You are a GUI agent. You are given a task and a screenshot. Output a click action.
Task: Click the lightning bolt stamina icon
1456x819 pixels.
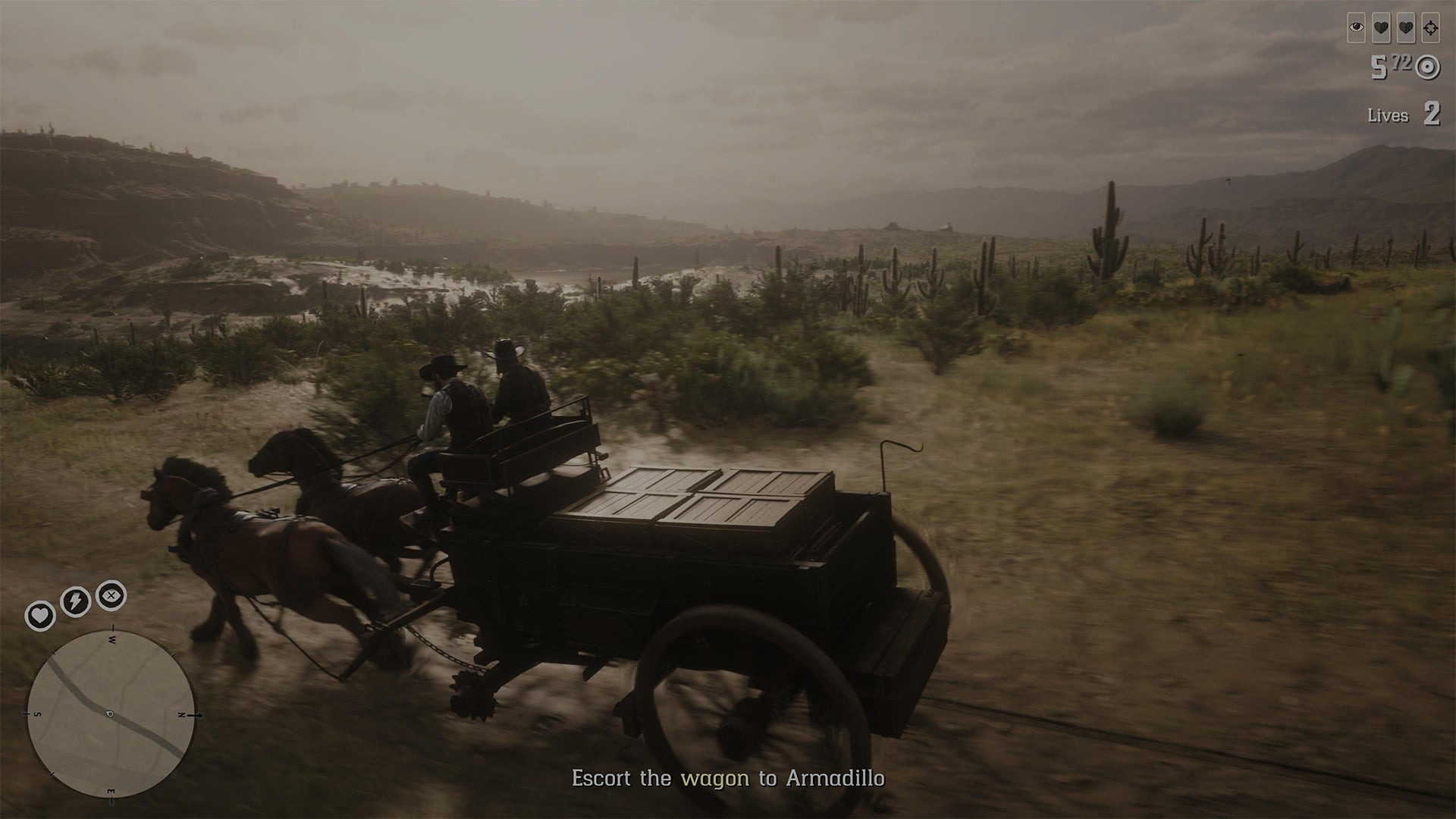[74, 601]
